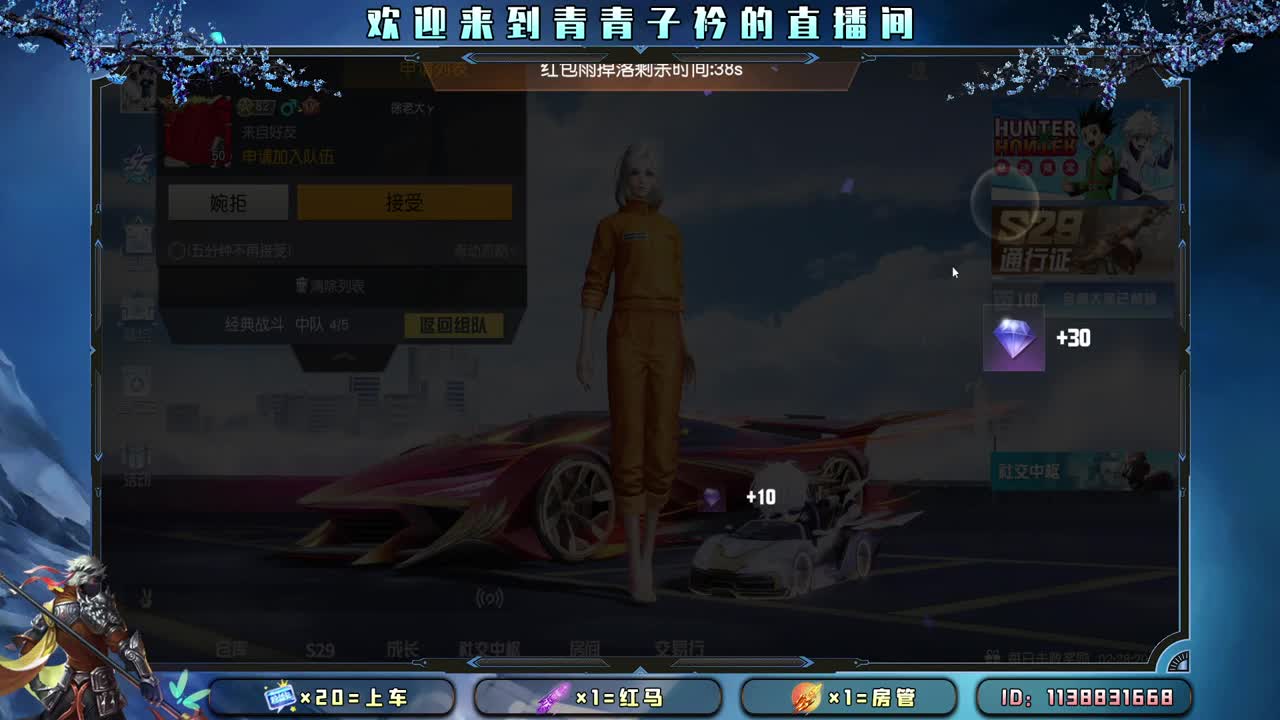Click the 接受 accept button
This screenshot has height=720, width=1280.
point(403,202)
